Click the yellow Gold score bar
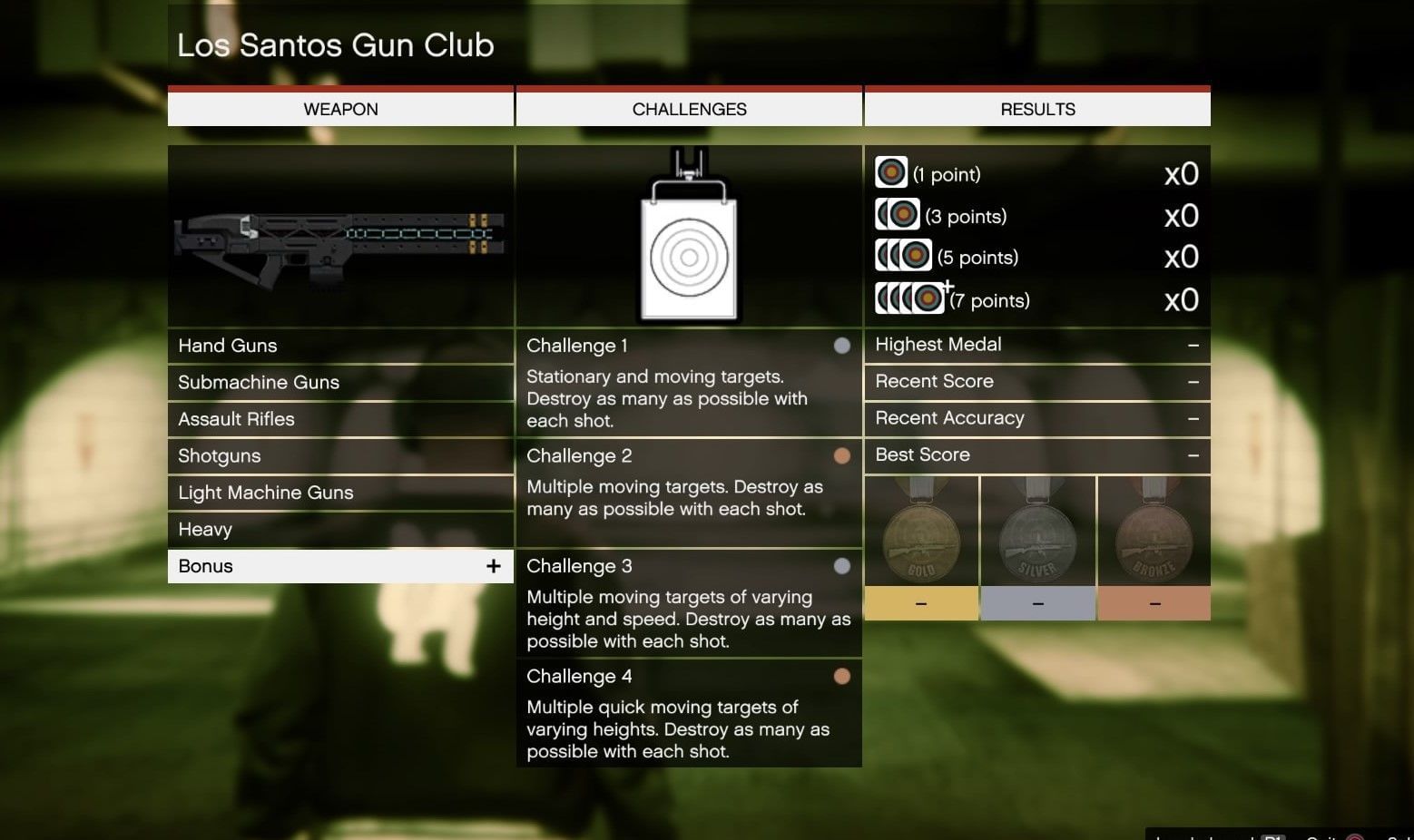The height and width of the screenshot is (840, 1414). pyautogui.click(x=920, y=602)
